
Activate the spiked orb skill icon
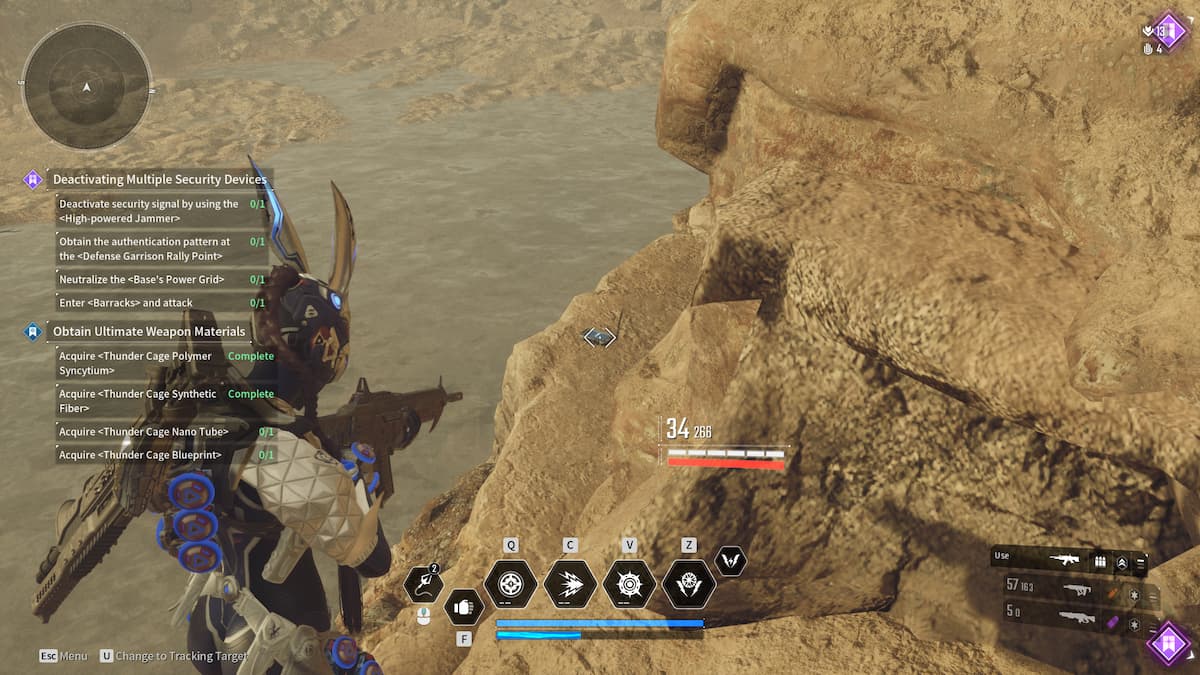629,584
